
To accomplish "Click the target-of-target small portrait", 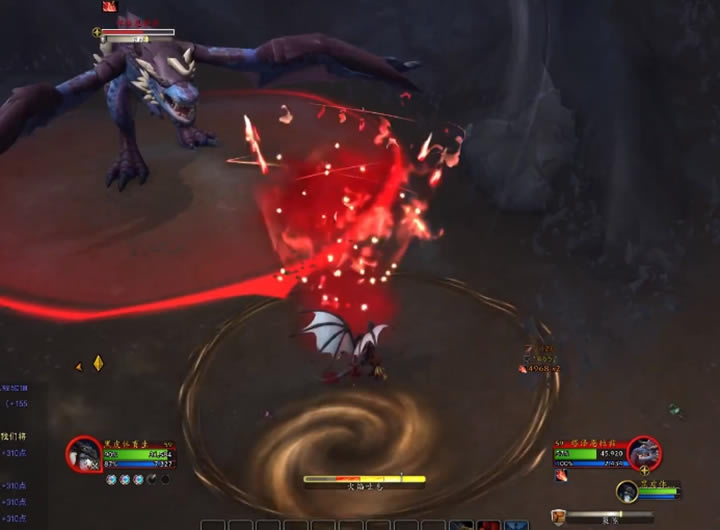I will (627, 491).
